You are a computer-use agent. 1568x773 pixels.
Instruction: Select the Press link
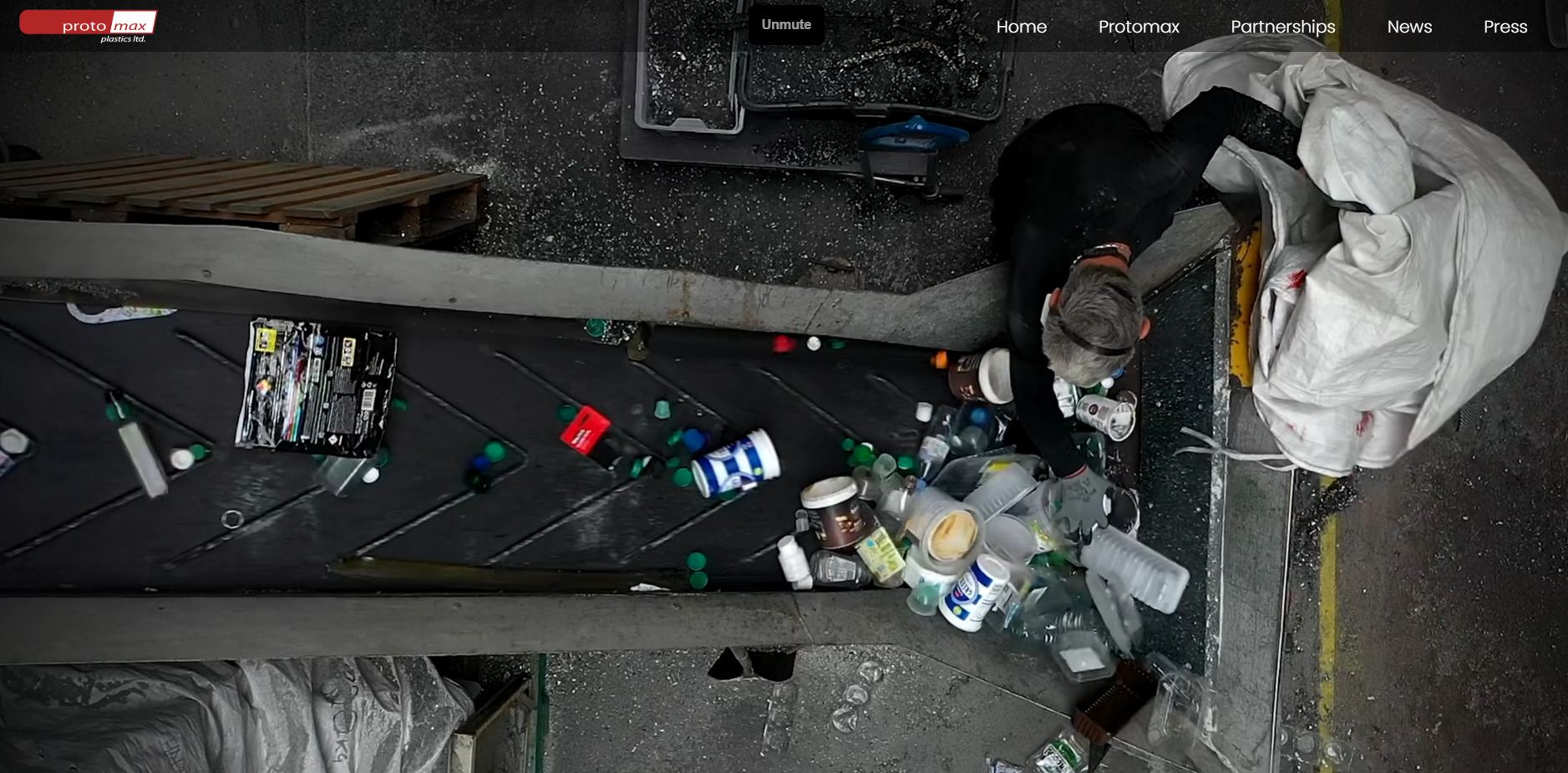coord(1505,27)
